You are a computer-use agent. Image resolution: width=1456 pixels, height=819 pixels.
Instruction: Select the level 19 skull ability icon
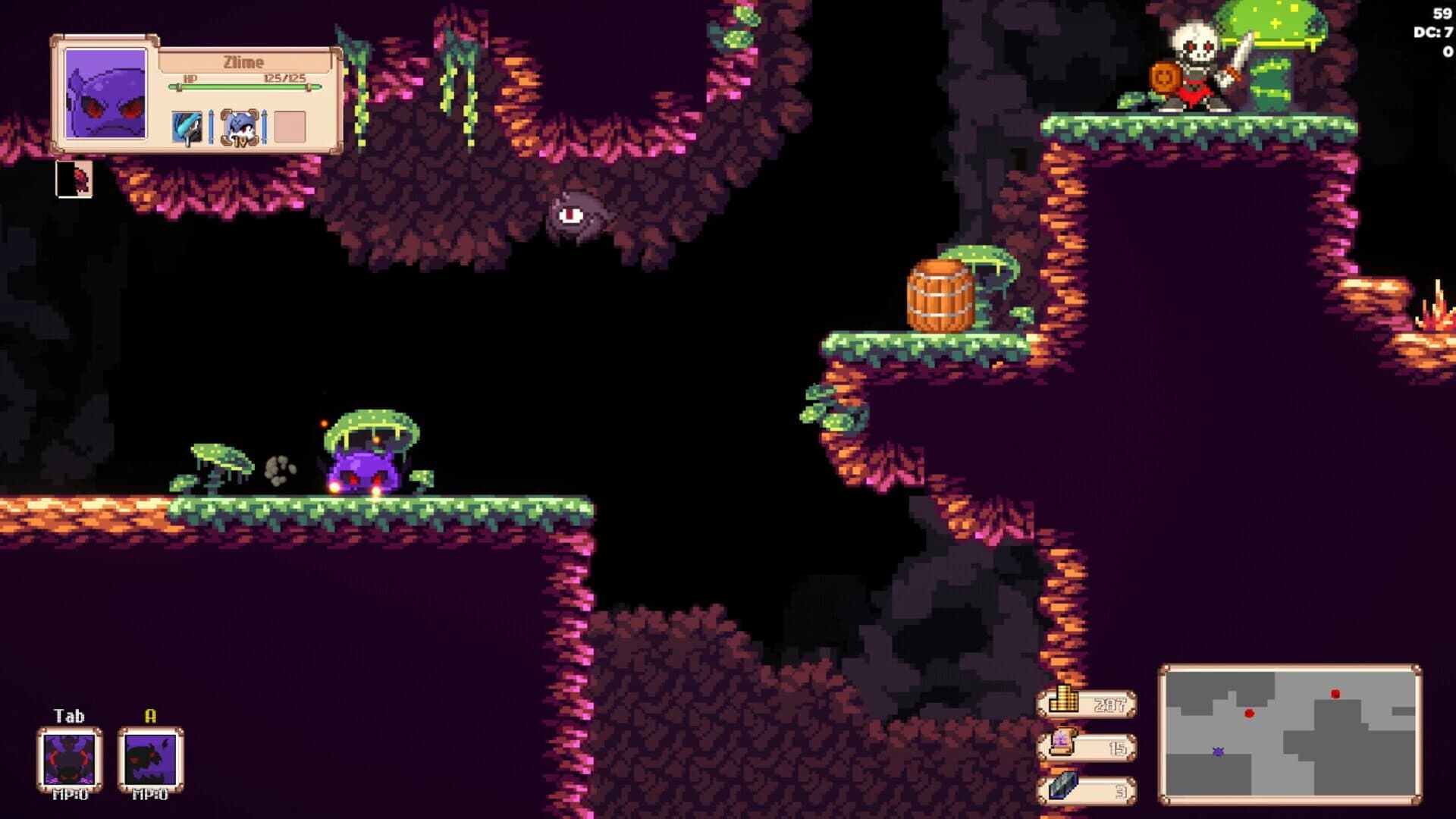coord(239,126)
